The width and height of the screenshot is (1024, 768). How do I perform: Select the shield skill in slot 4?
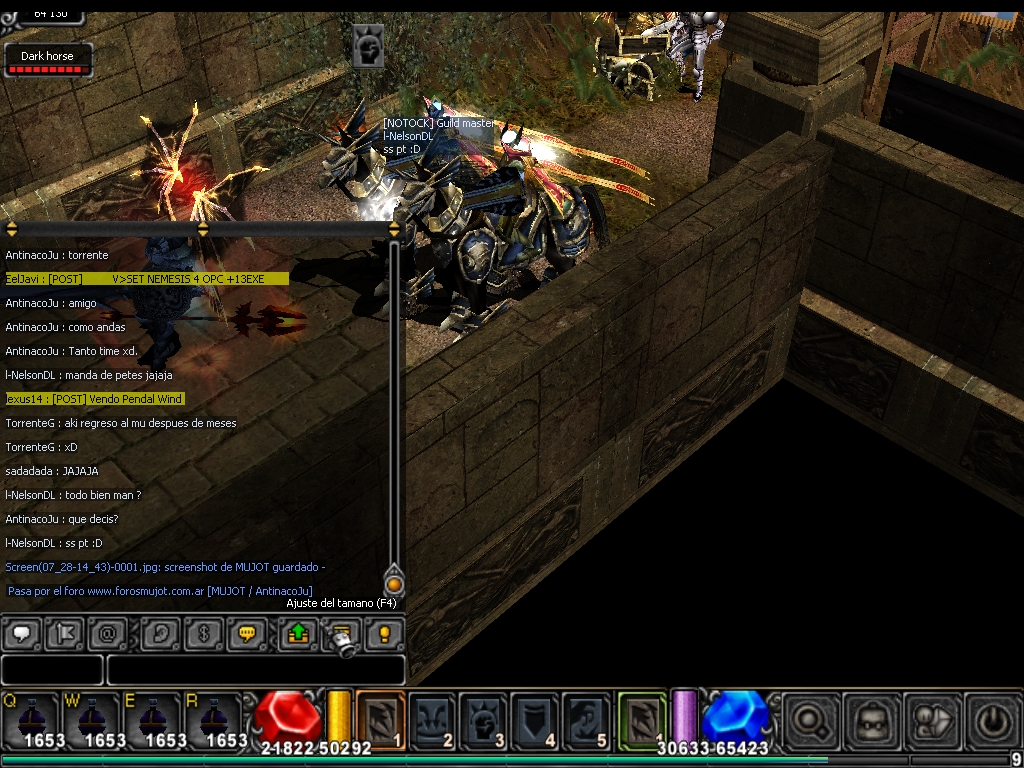coord(536,718)
